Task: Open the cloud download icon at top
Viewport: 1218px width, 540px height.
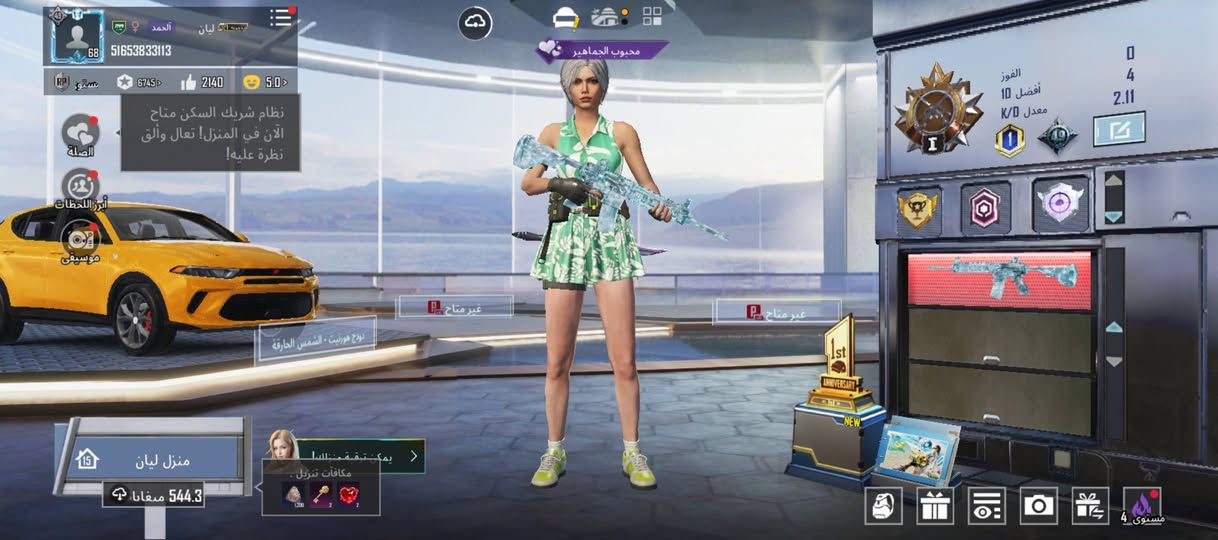Action: pyautogui.click(x=475, y=23)
